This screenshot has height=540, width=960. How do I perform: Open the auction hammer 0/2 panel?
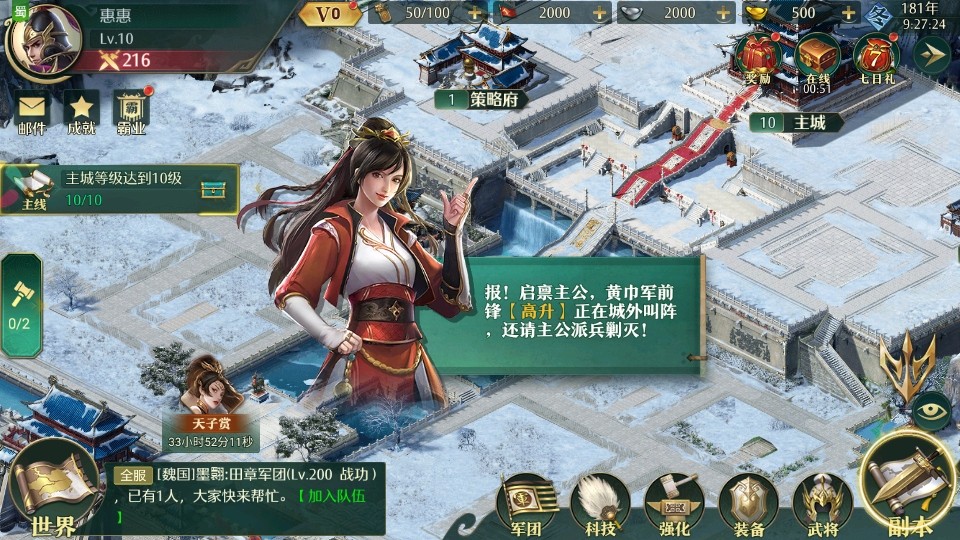coord(20,303)
